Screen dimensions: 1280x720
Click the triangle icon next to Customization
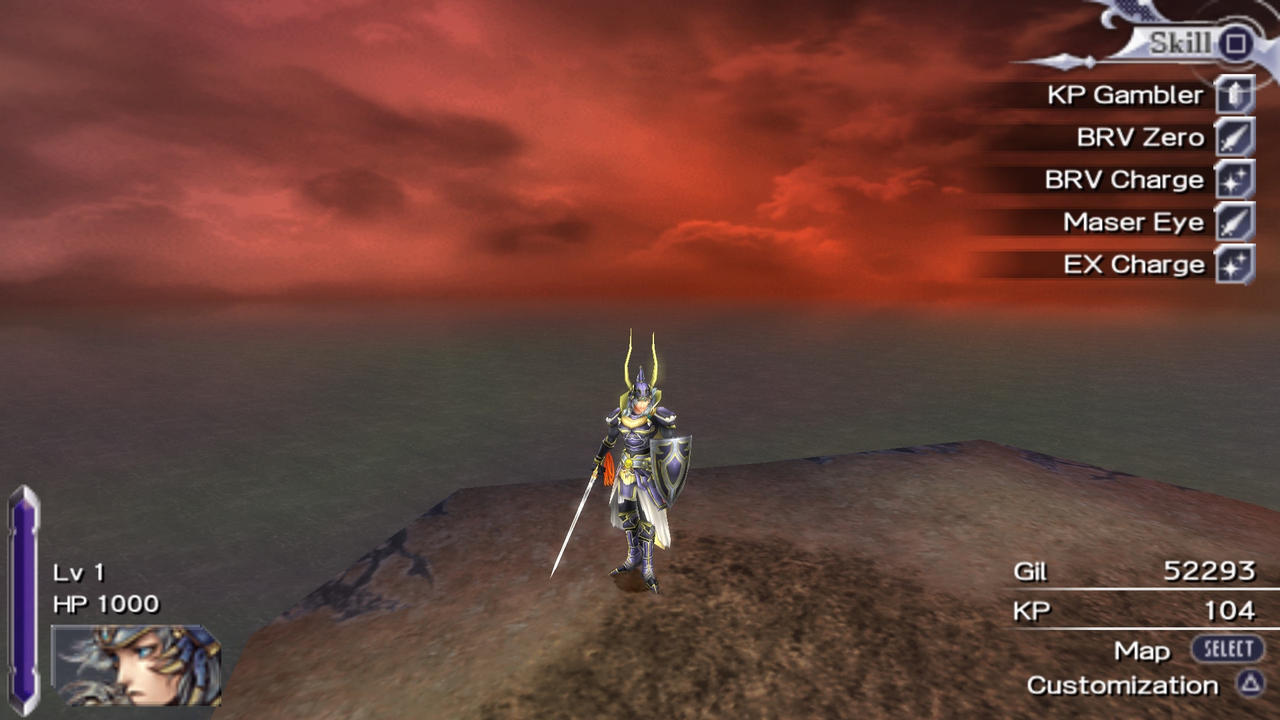(x=1251, y=686)
